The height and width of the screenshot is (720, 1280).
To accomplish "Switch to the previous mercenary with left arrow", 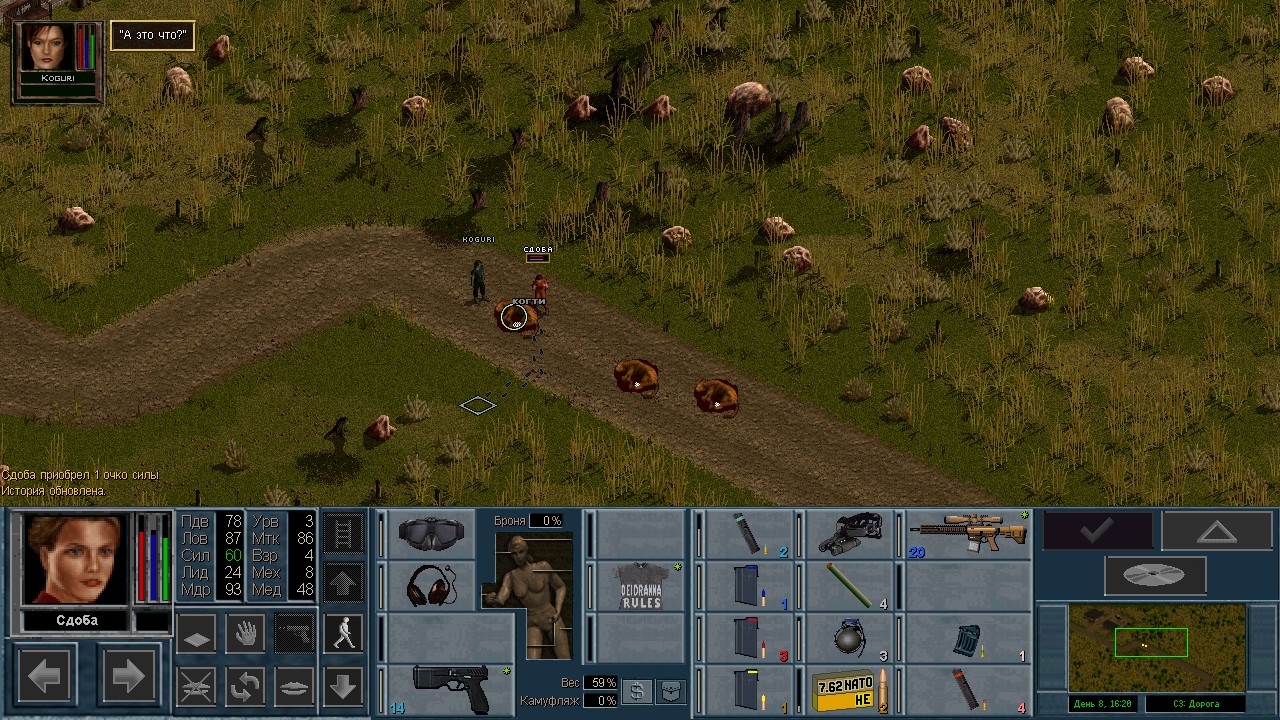I will click(45, 677).
